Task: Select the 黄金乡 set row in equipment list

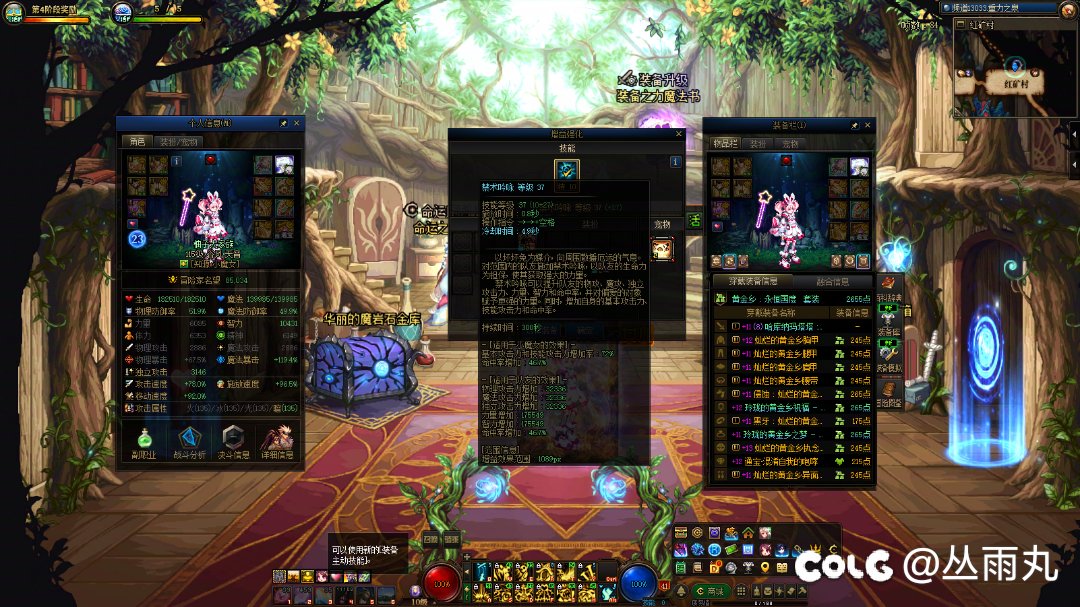Action: point(790,298)
